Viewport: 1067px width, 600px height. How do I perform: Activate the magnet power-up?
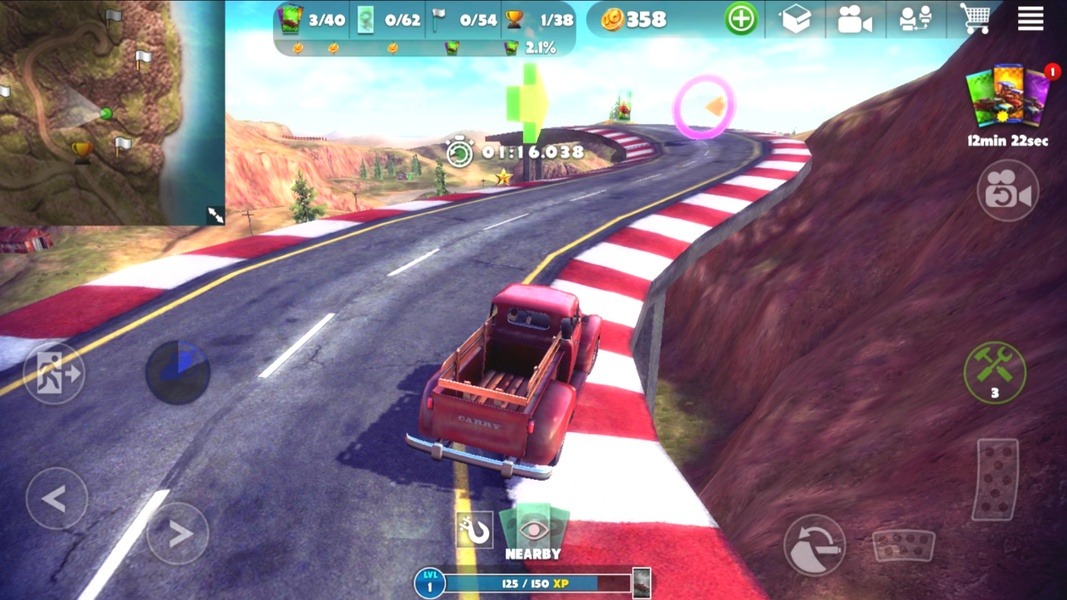point(475,530)
